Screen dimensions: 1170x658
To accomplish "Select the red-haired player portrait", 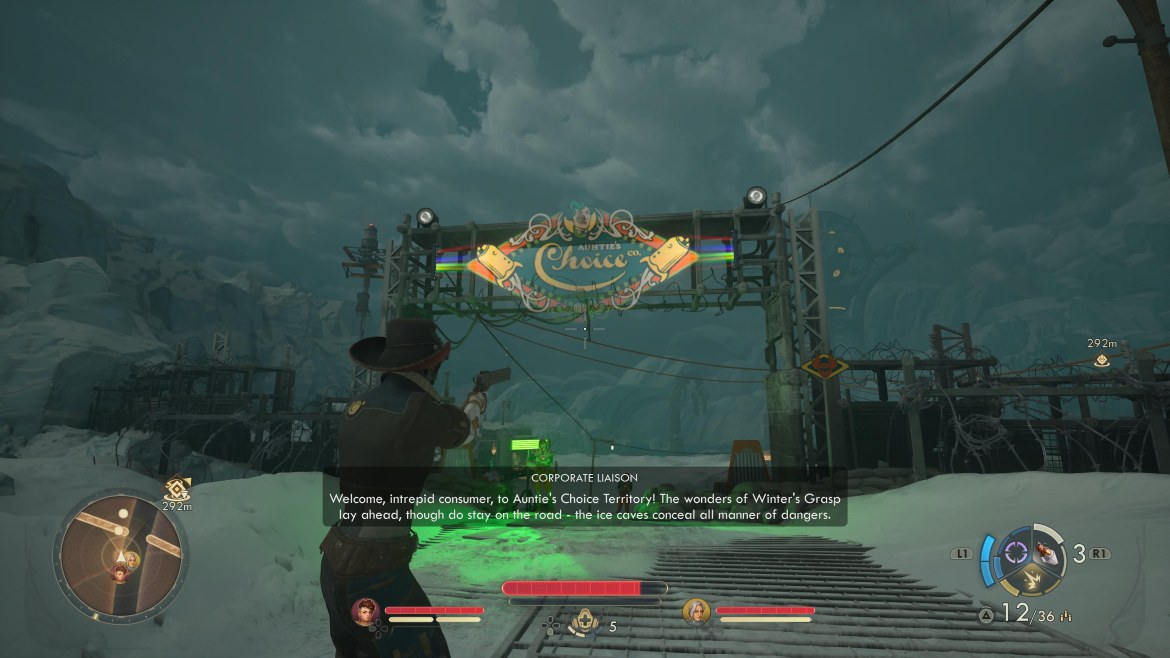I will [365, 610].
